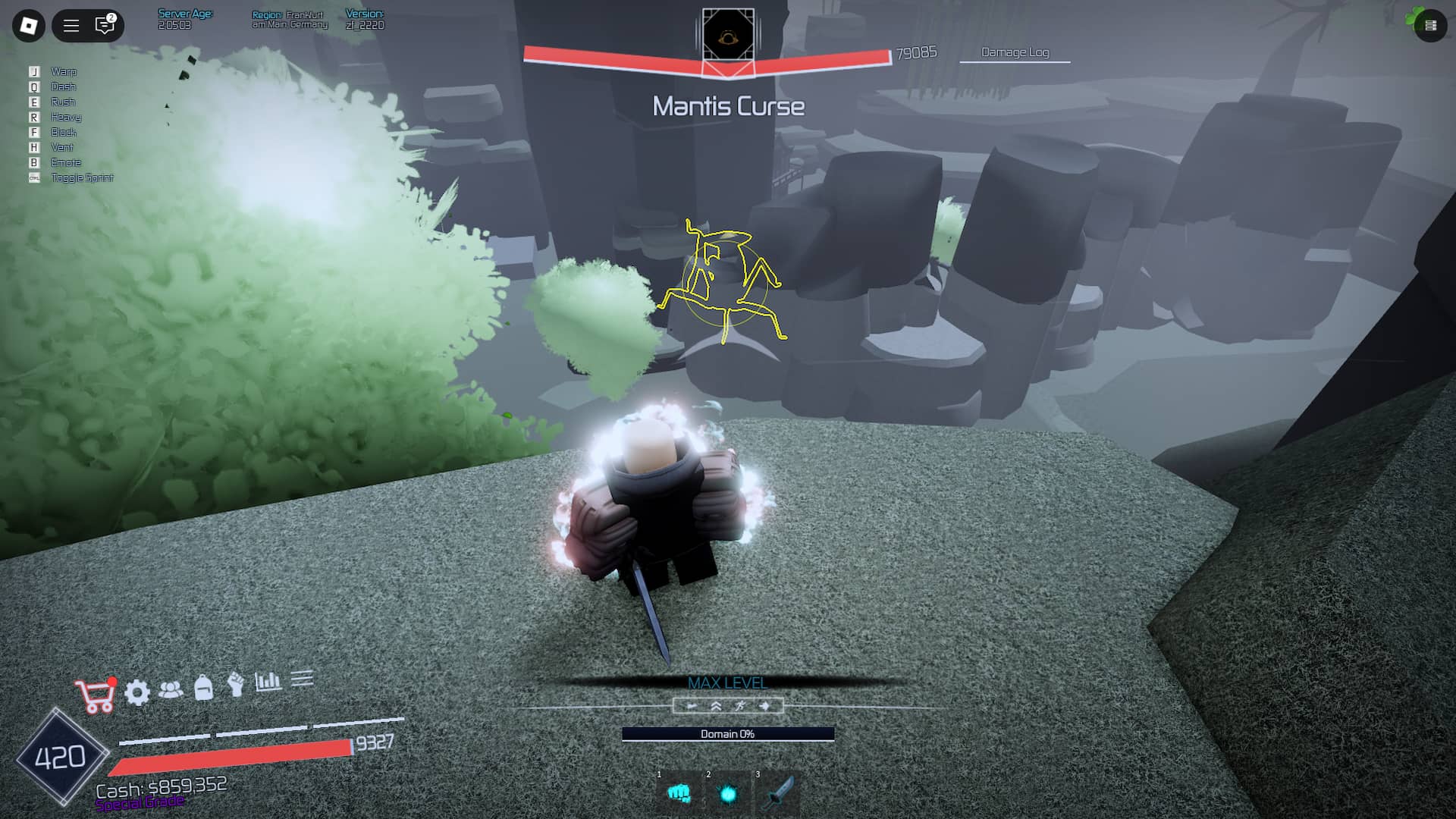Open the top bar hamburger menu
1456x819 pixels.
pyautogui.click(x=71, y=26)
